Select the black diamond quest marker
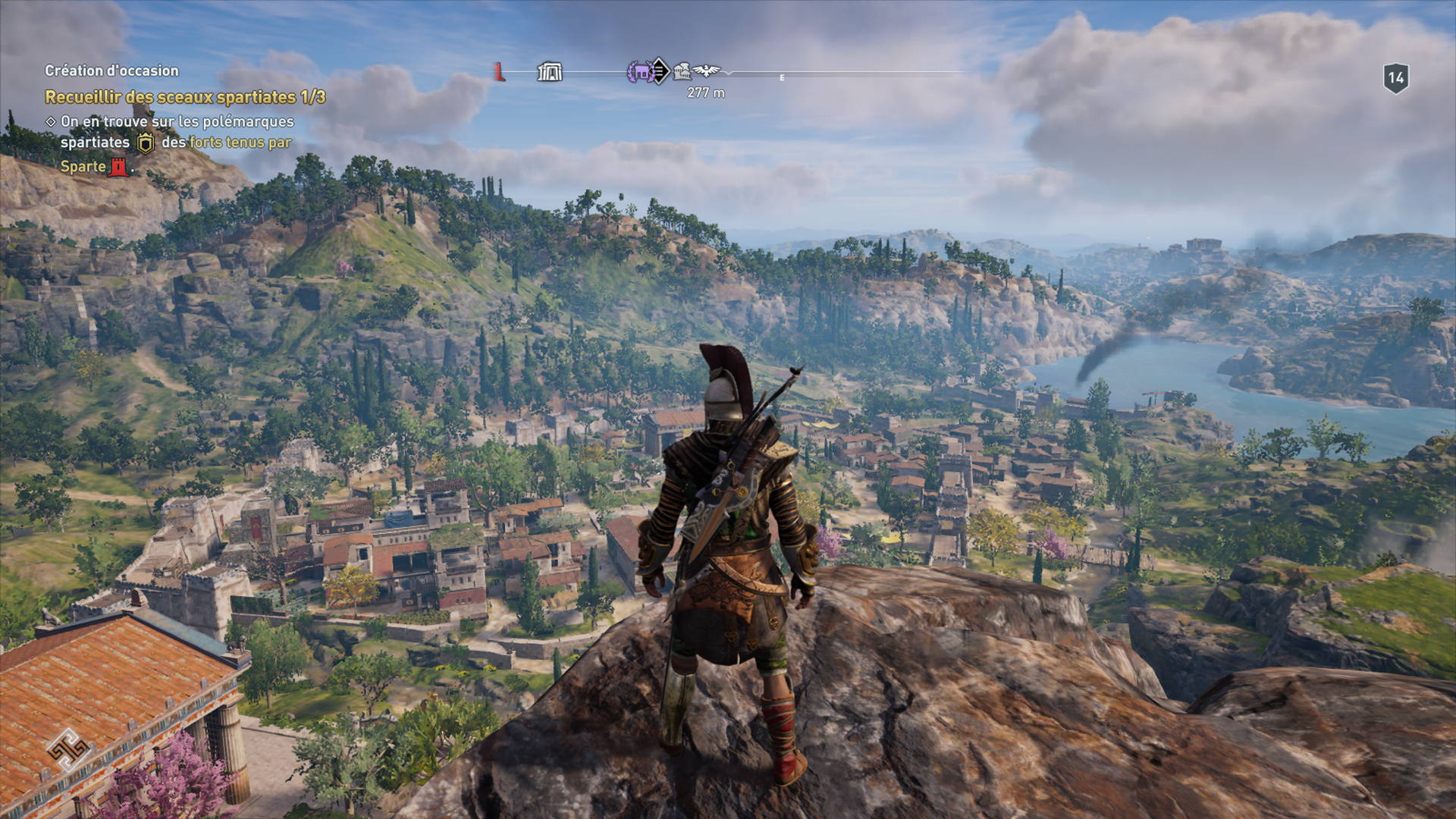This screenshot has height=819, width=1456. (x=660, y=71)
